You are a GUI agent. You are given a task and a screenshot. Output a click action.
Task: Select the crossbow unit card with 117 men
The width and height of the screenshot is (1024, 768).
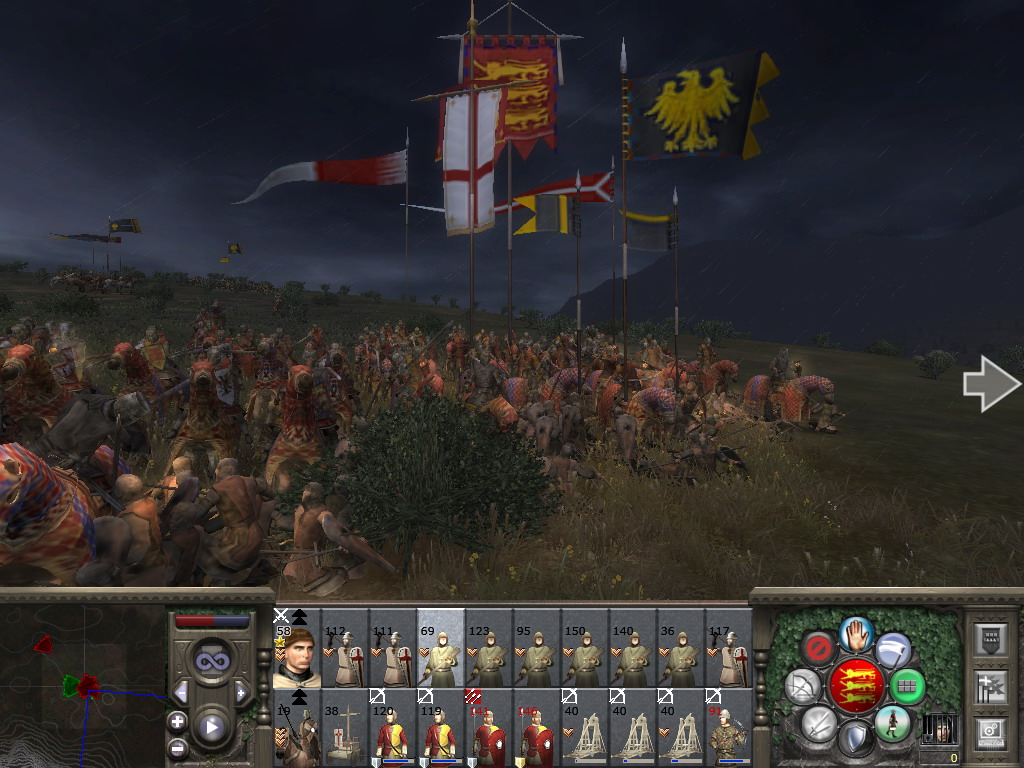728,649
